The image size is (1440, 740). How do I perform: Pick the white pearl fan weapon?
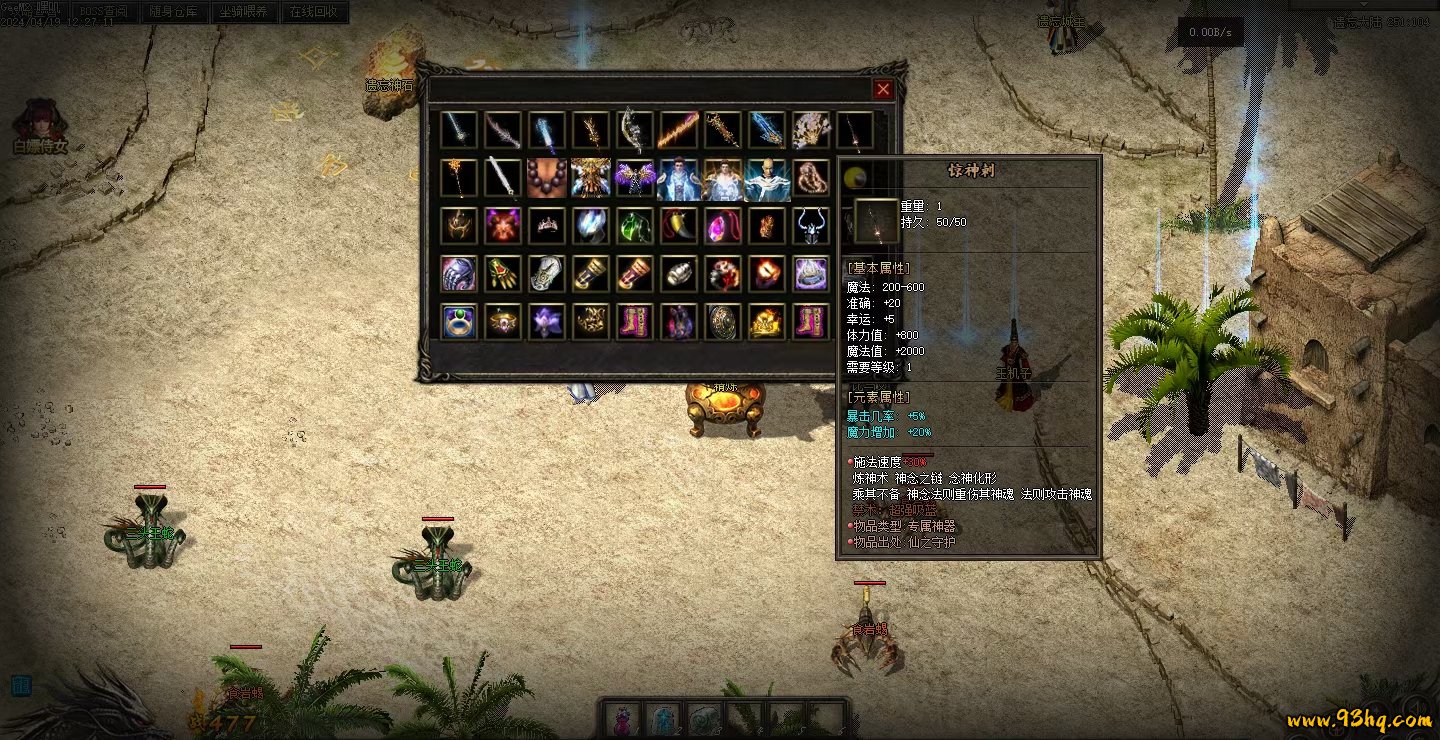click(x=811, y=131)
